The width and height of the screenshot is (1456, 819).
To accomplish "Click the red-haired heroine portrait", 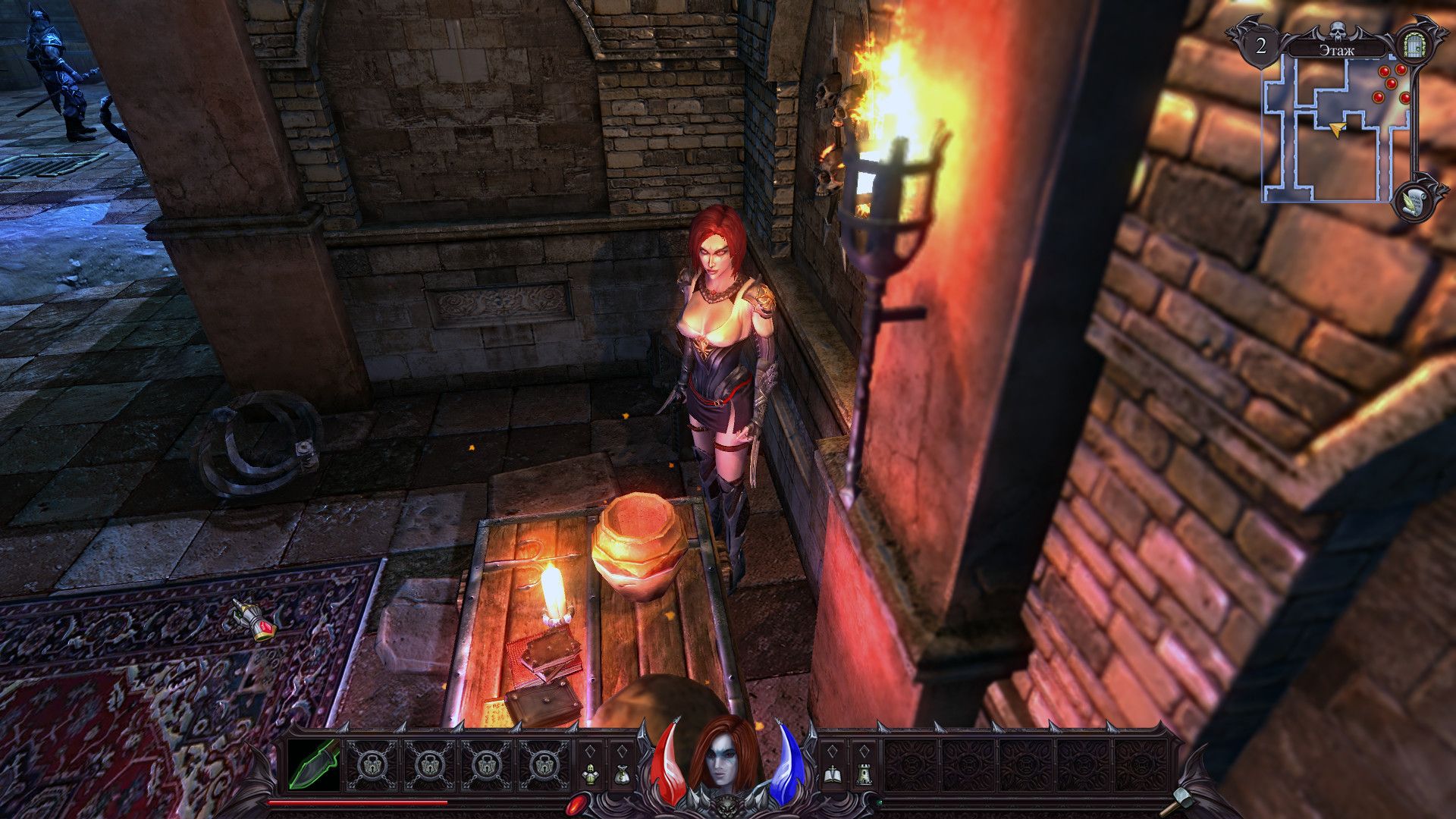I will coord(723,758).
